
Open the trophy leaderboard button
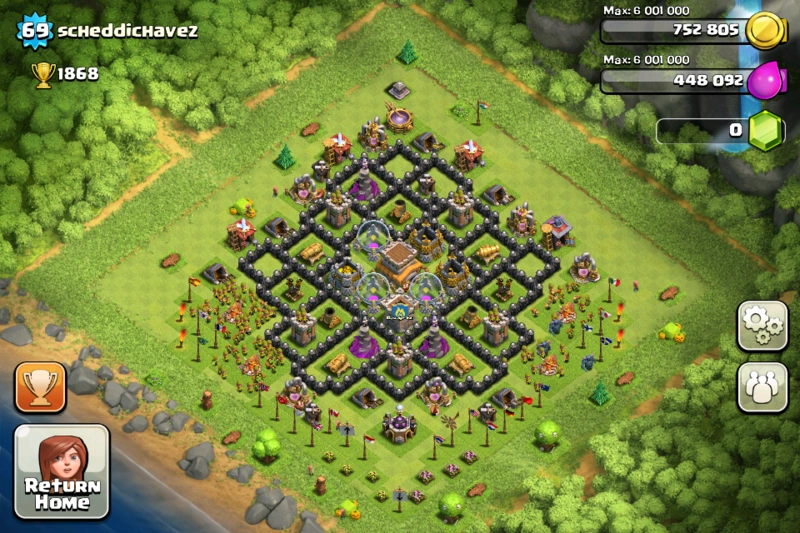coord(40,387)
